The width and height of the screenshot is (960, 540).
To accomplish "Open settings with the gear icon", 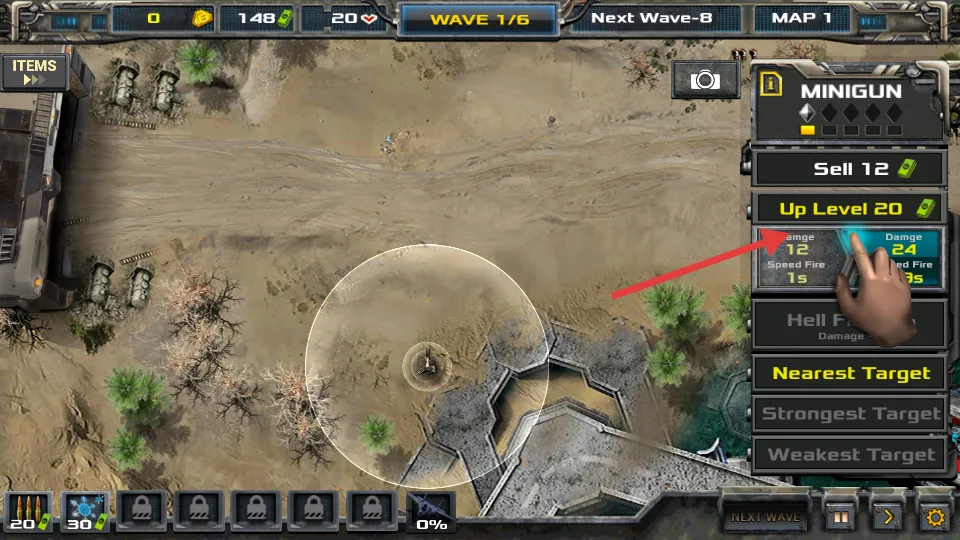I will [x=935, y=517].
